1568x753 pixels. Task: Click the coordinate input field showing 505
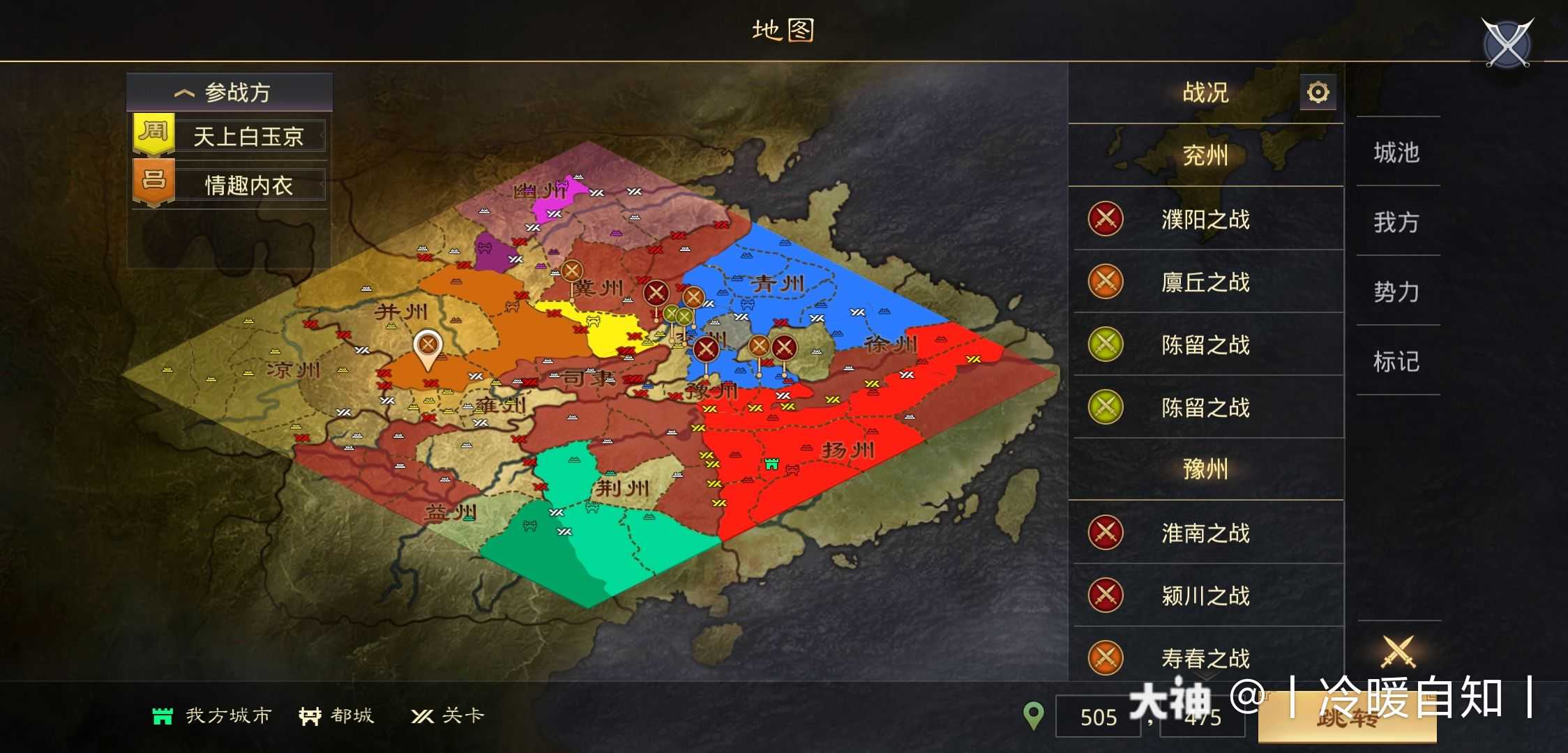click(1099, 717)
